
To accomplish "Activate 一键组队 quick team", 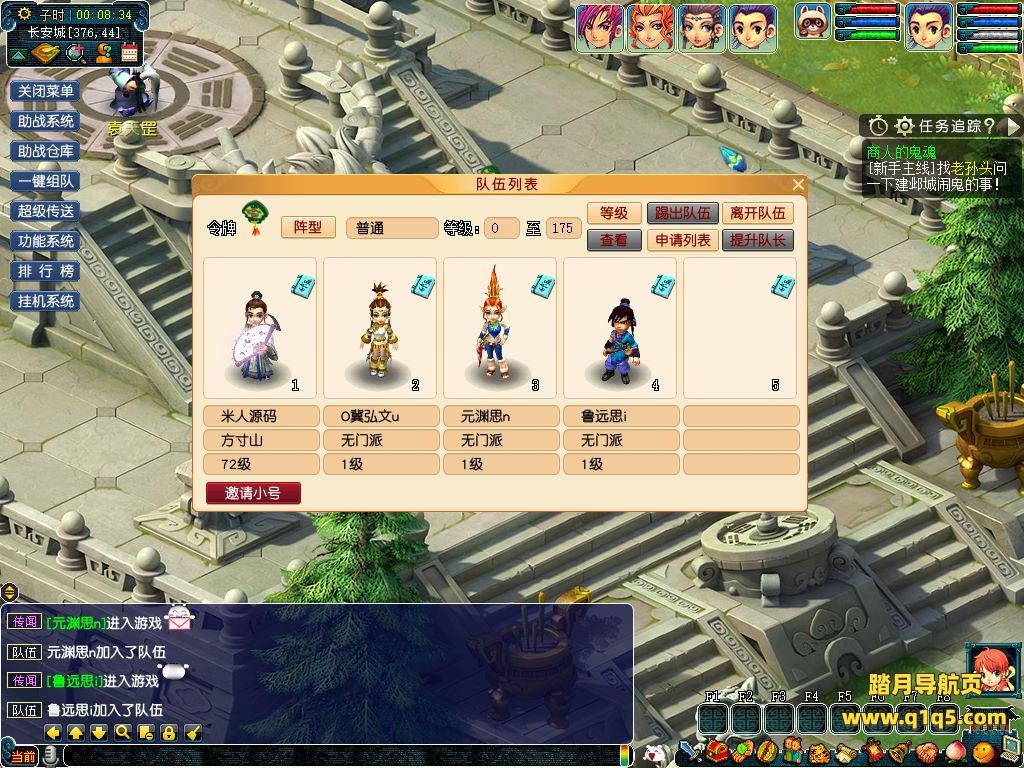I will pyautogui.click(x=46, y=181).
